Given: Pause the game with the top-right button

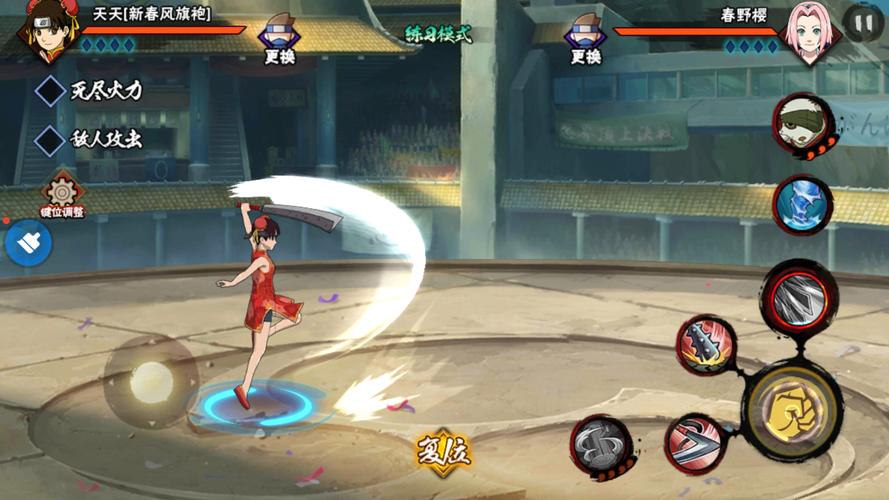Looking at the screenshot, I should click(x=862, y=22).
